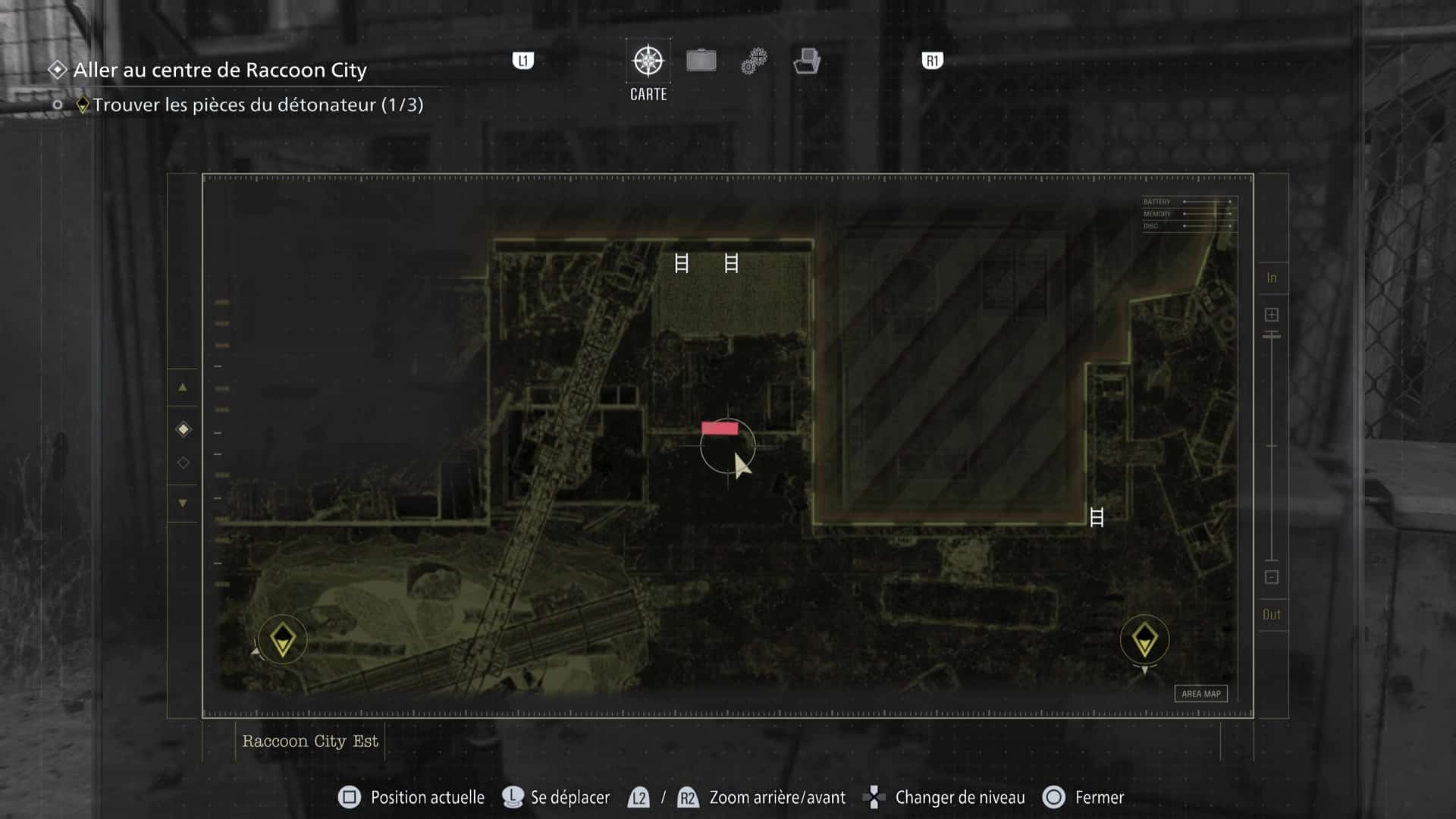Click the red detonator piece marker on the map
This screenshot has height=819, width=1456.
pyautogui.click(x=720, y=428)
